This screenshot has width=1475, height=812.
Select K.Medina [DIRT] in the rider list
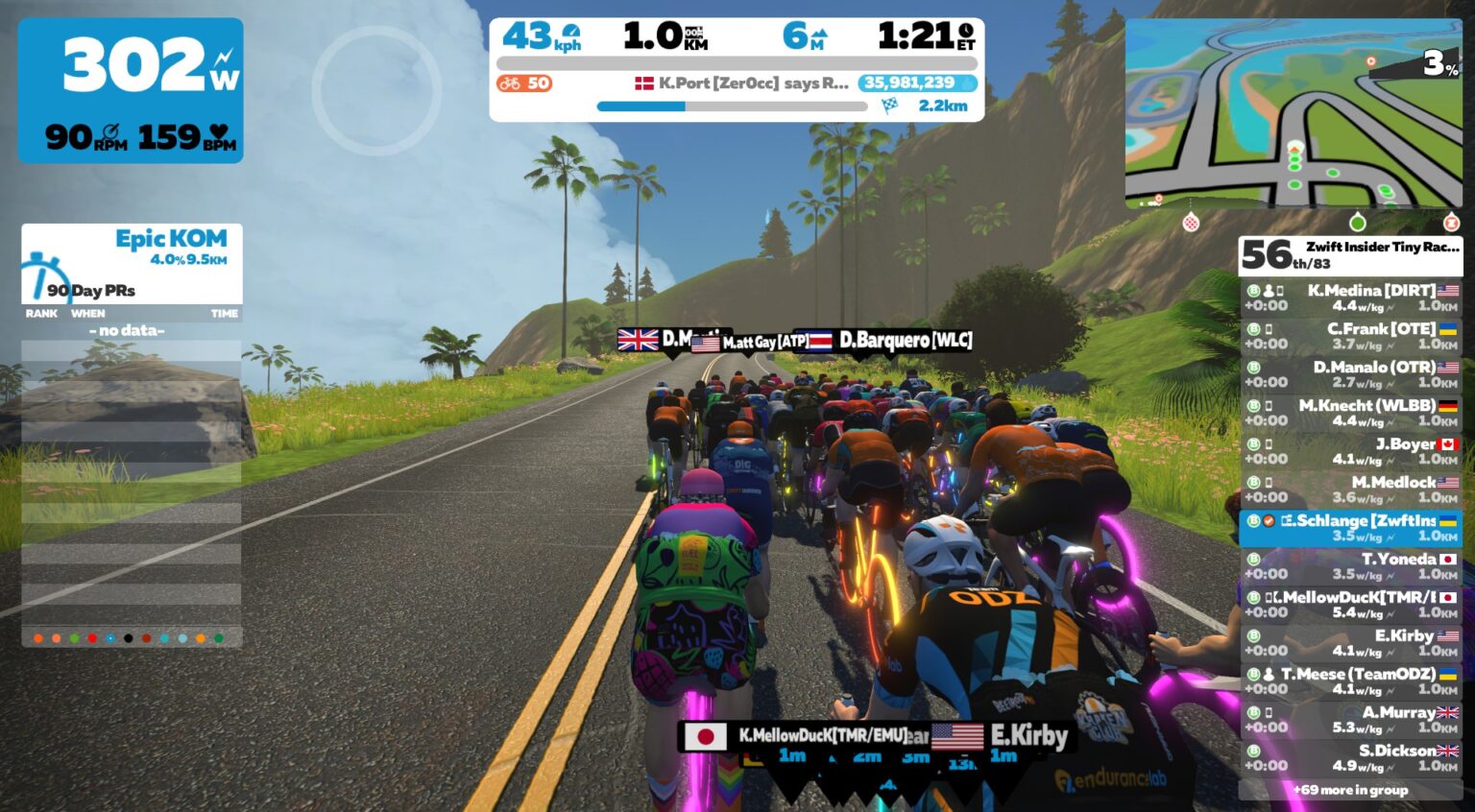coord(1351,298)
